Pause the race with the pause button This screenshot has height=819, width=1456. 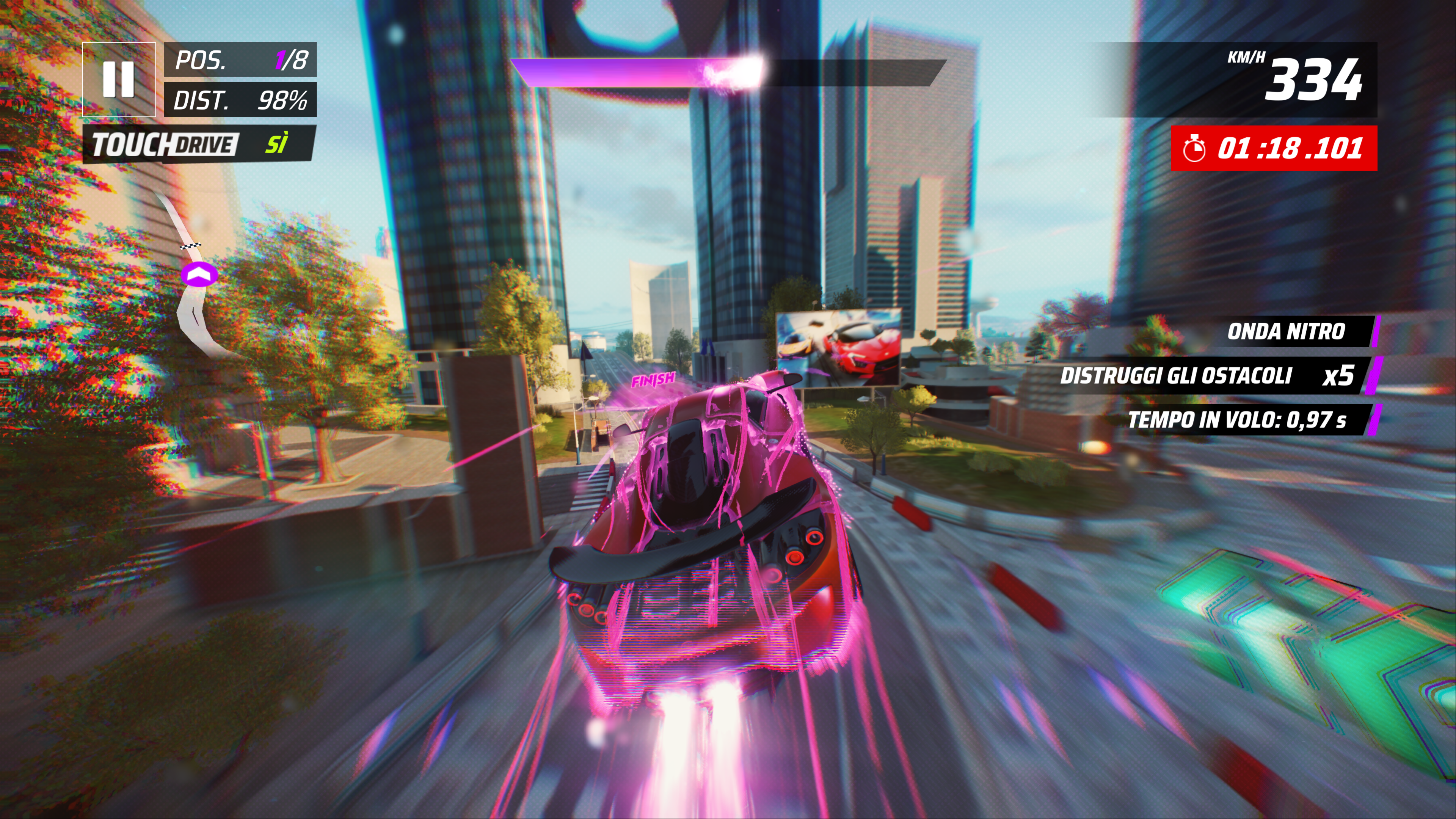(119, 80)
